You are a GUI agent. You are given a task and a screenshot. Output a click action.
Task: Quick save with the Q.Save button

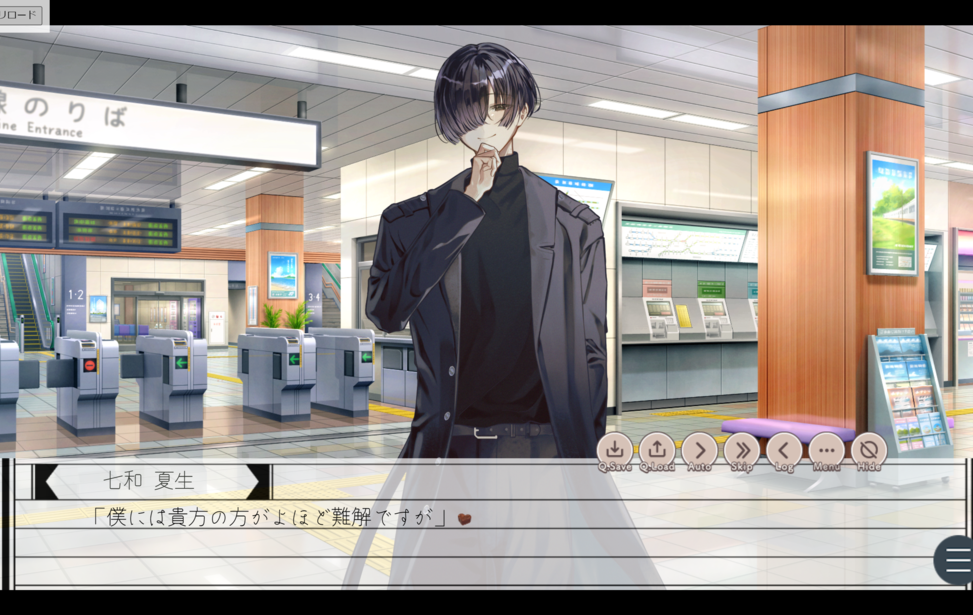[x=614, y=450]
